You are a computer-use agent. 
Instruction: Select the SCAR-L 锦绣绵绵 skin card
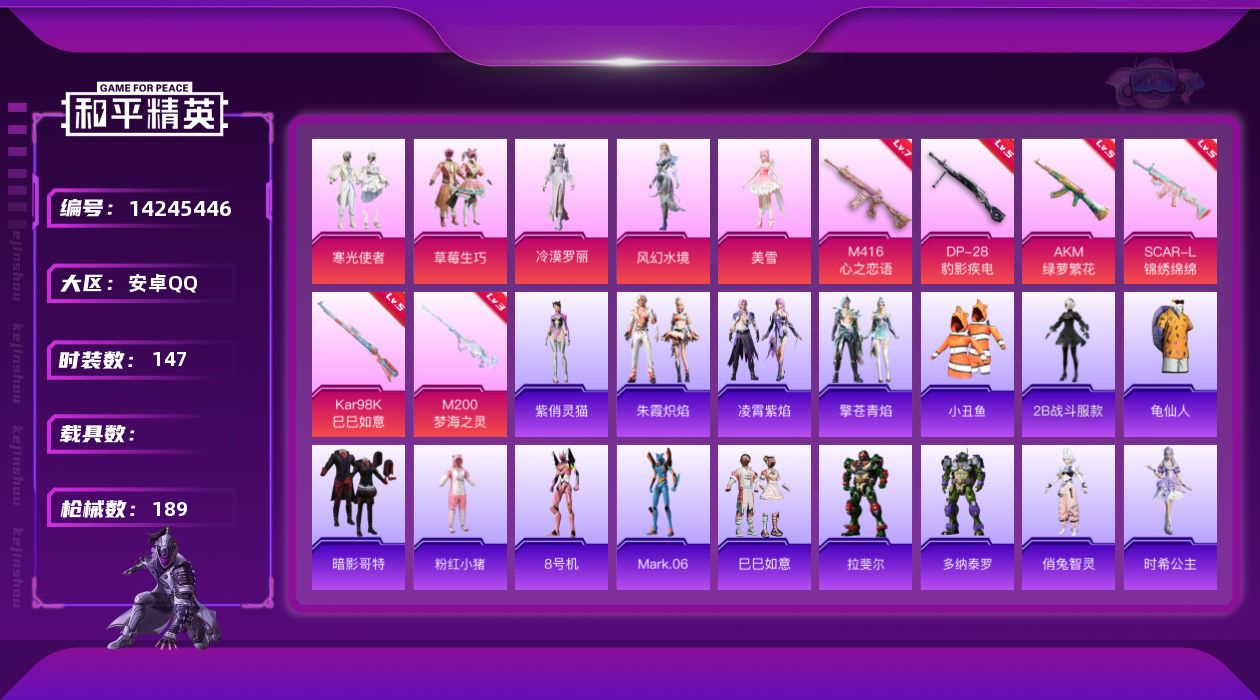click(1170, 210)
